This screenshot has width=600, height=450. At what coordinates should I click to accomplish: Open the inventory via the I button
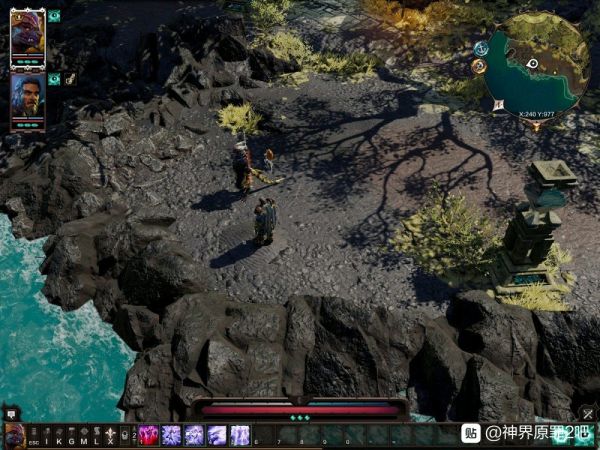tap(45, 436)
